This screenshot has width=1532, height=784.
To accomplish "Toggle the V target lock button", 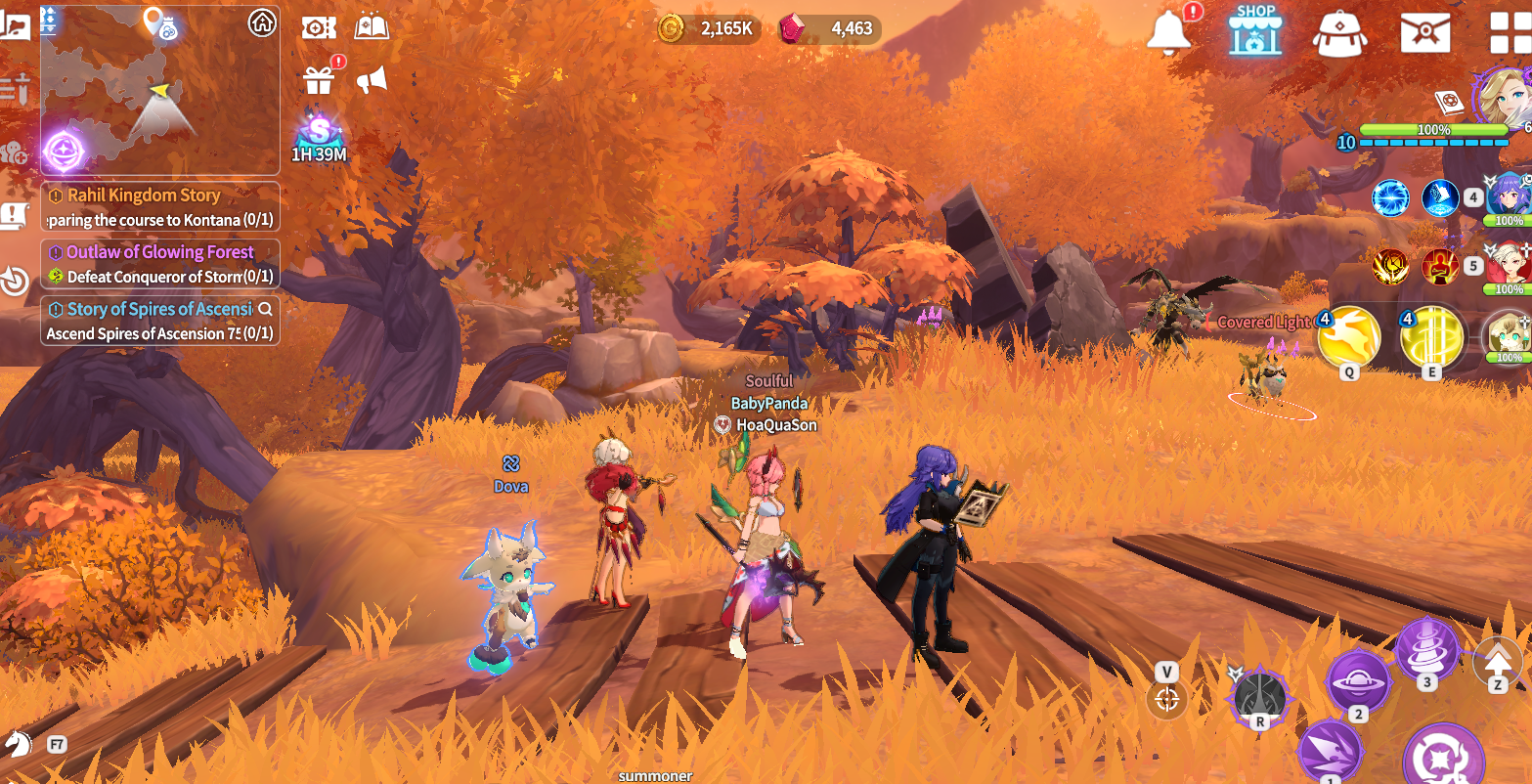I will point(1166,698).
